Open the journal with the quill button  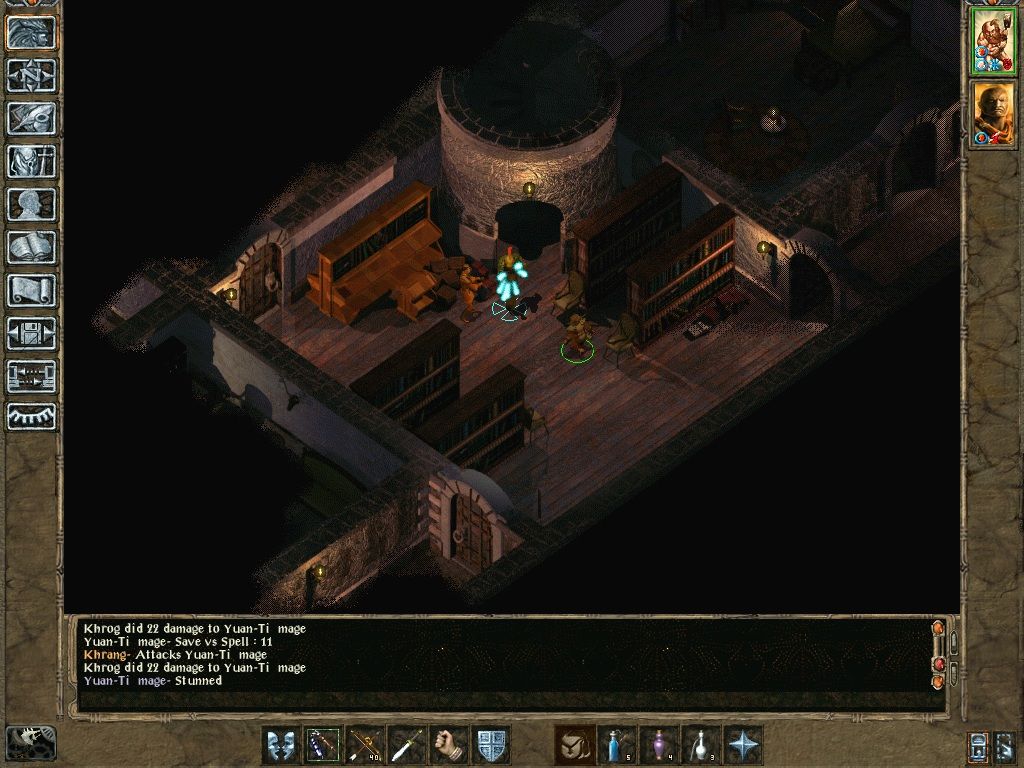tap(32, 119)
